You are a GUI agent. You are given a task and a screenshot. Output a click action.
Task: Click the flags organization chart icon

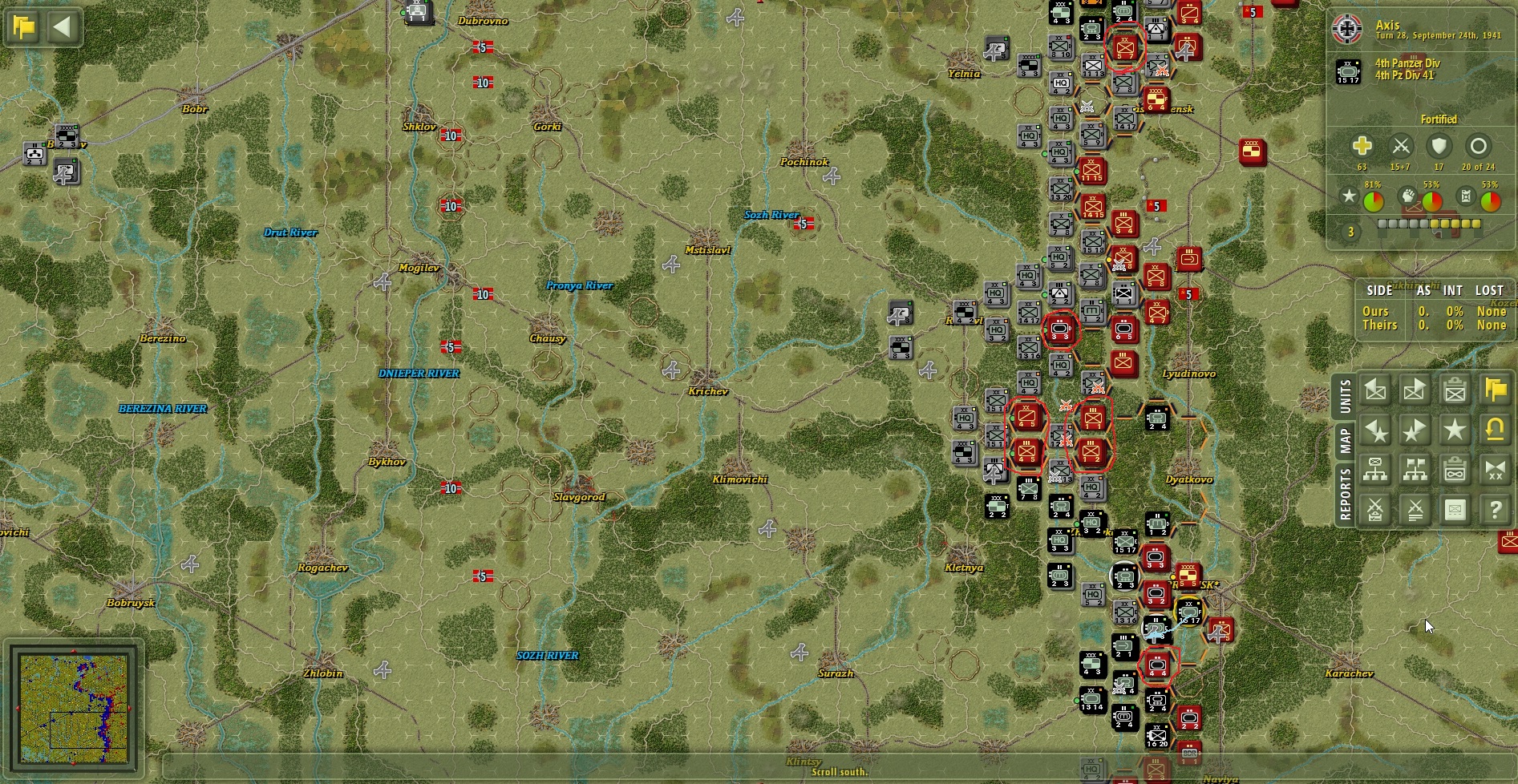[1415, 471]
